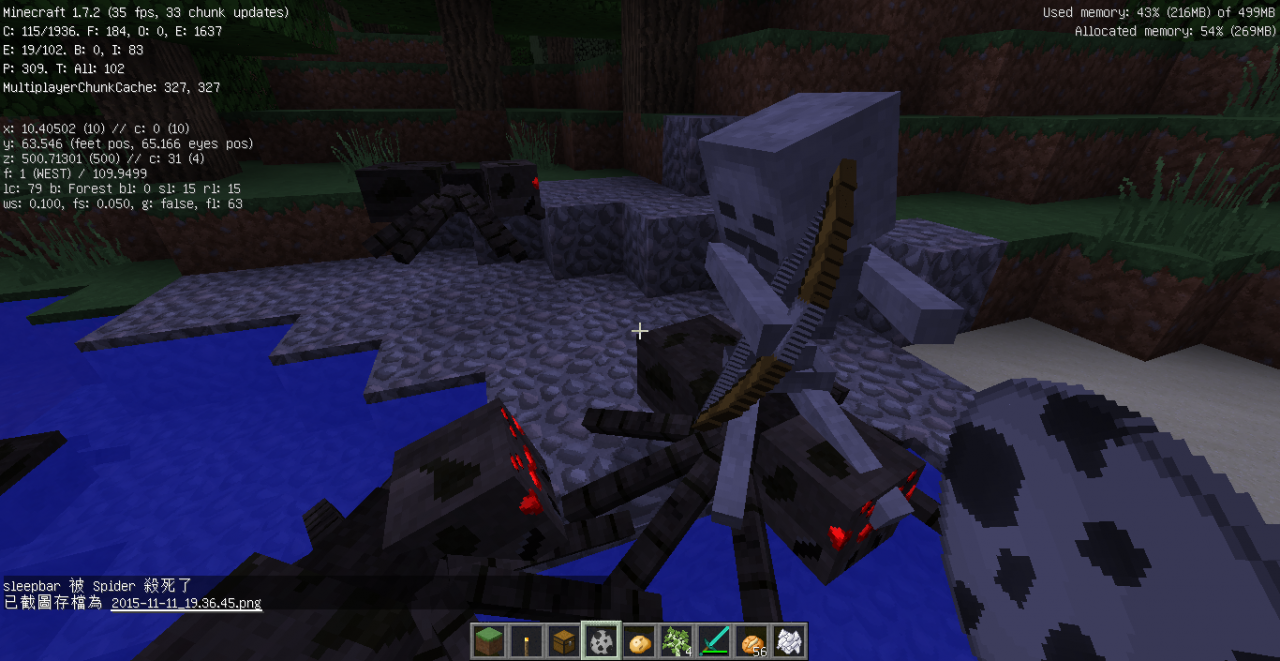Select the sapling stack in the hotbar

click(x=677, y=641)
